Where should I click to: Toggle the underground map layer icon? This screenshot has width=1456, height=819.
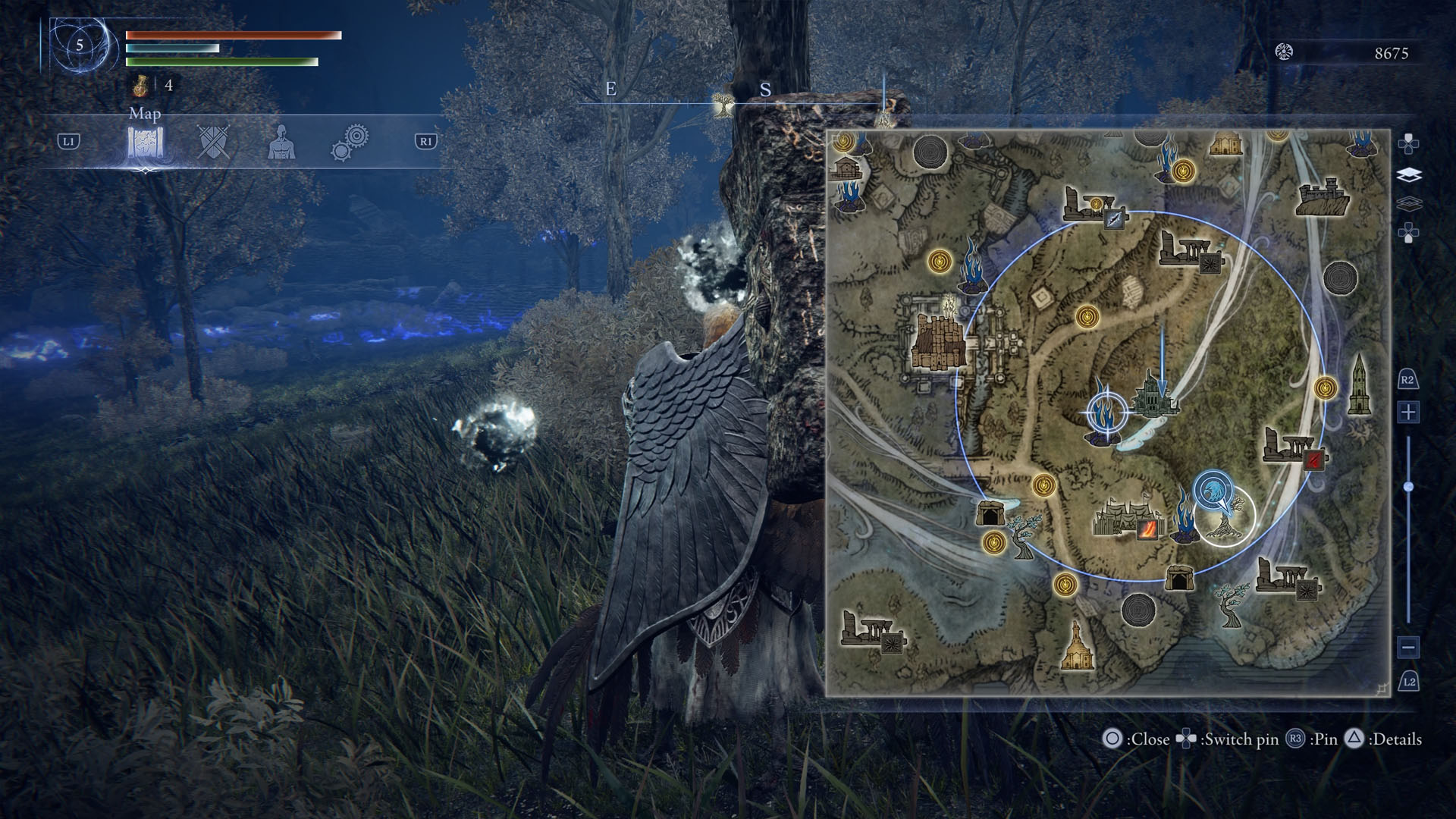point(1409,201)
